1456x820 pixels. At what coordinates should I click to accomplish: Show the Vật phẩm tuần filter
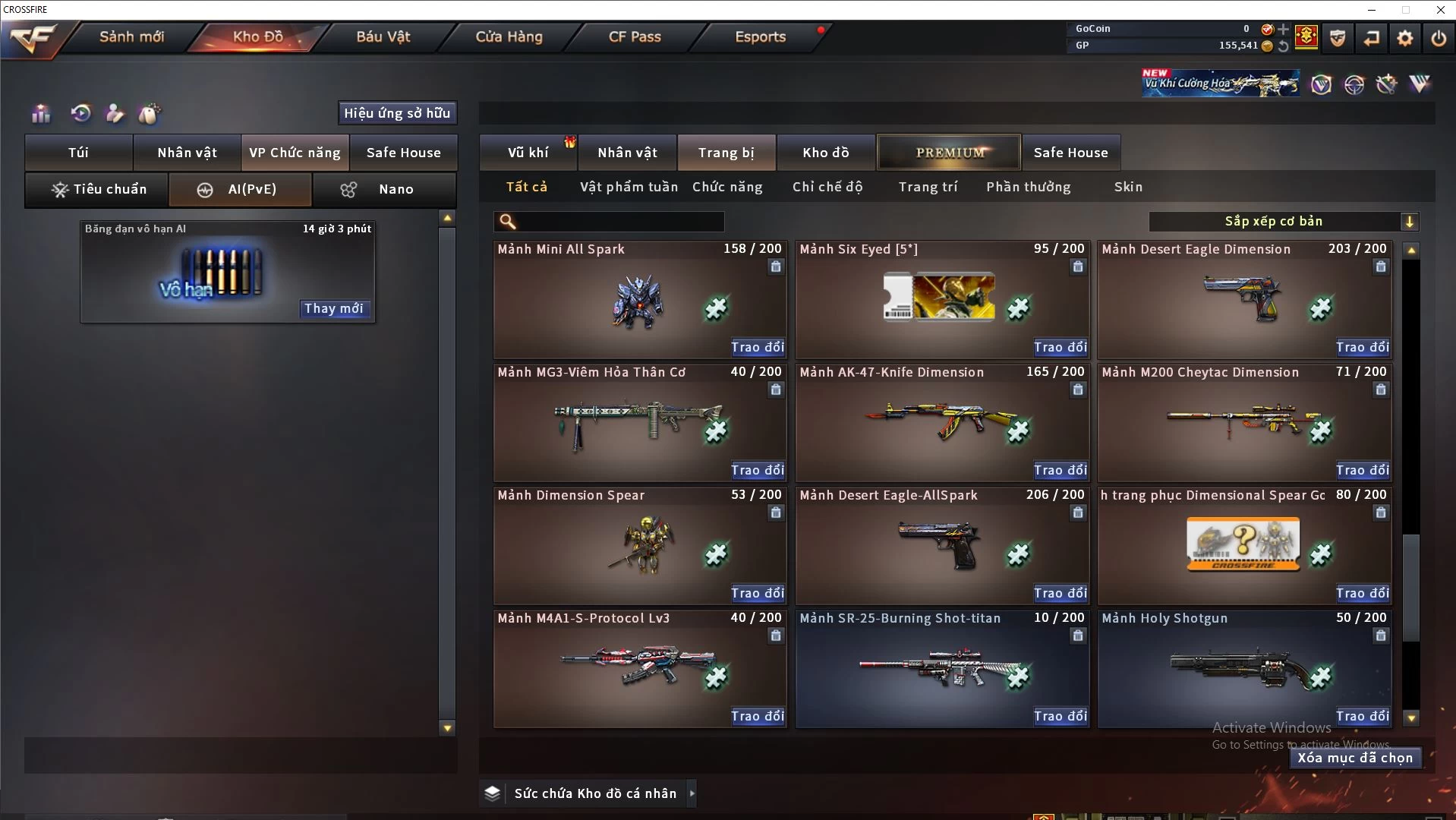(x=629, y=187)
